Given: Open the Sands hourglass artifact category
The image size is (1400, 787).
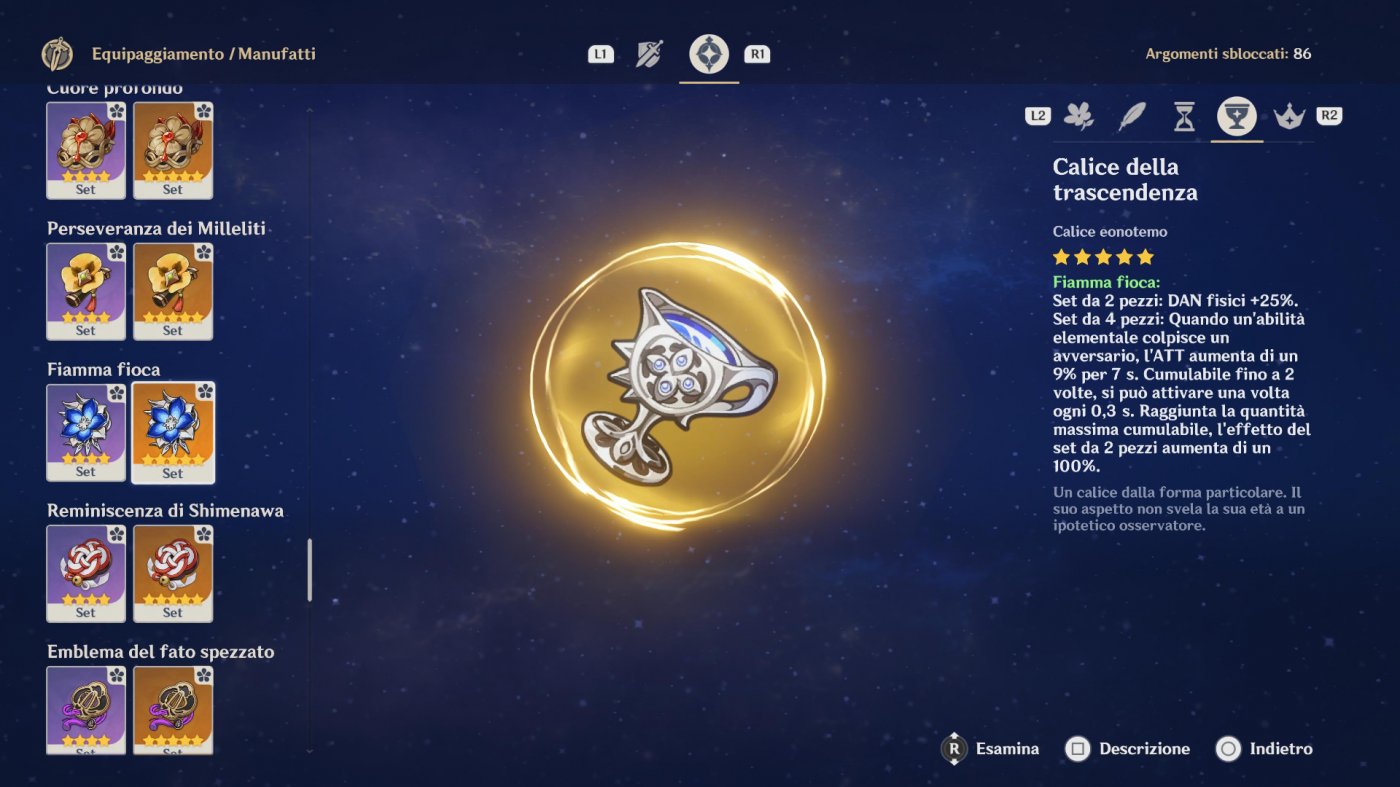Looking at the screenshot, I should [1186, 115].
